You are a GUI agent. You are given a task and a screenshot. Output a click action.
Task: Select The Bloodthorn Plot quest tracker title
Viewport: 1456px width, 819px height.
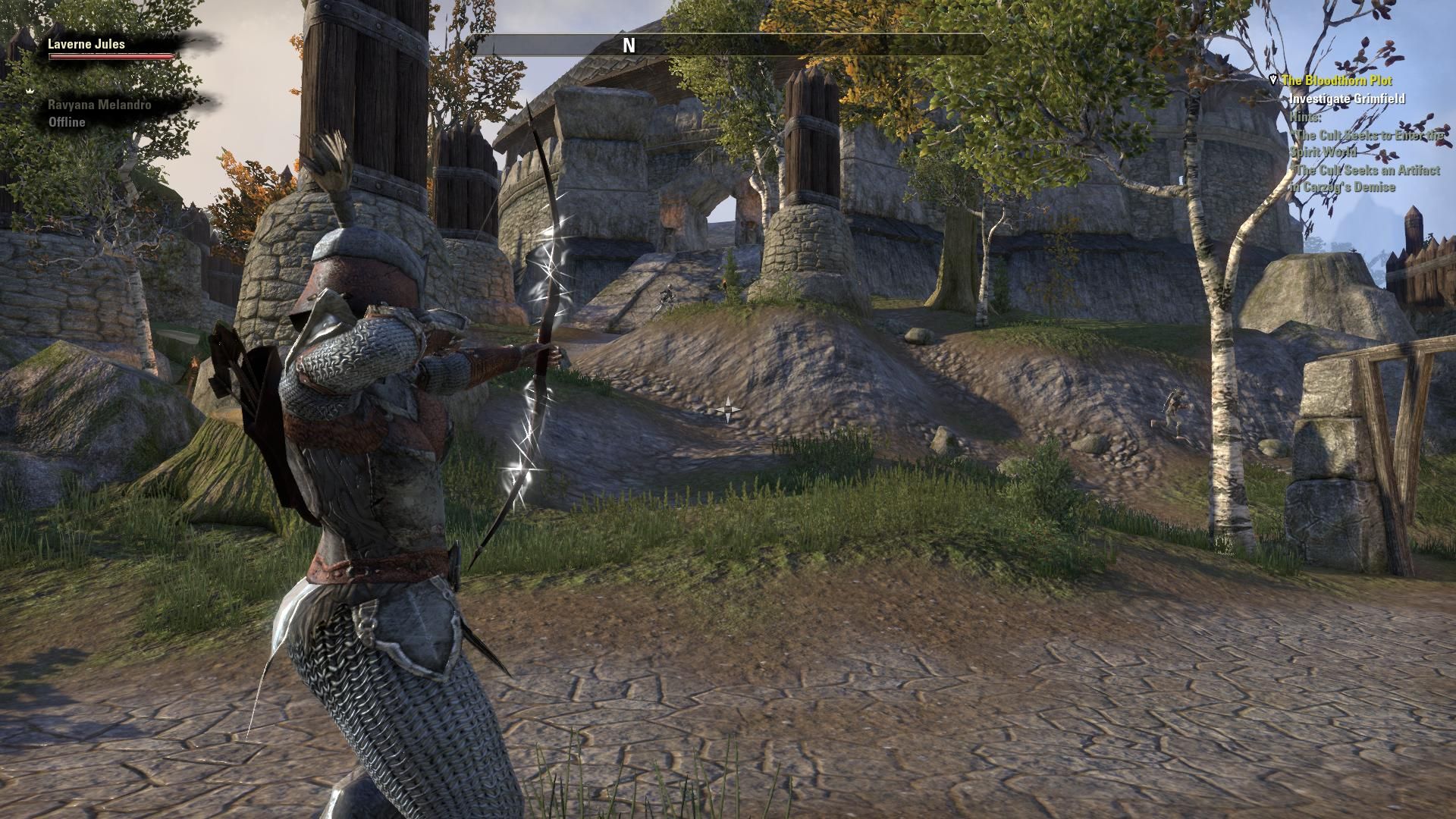click(1336, 80)
